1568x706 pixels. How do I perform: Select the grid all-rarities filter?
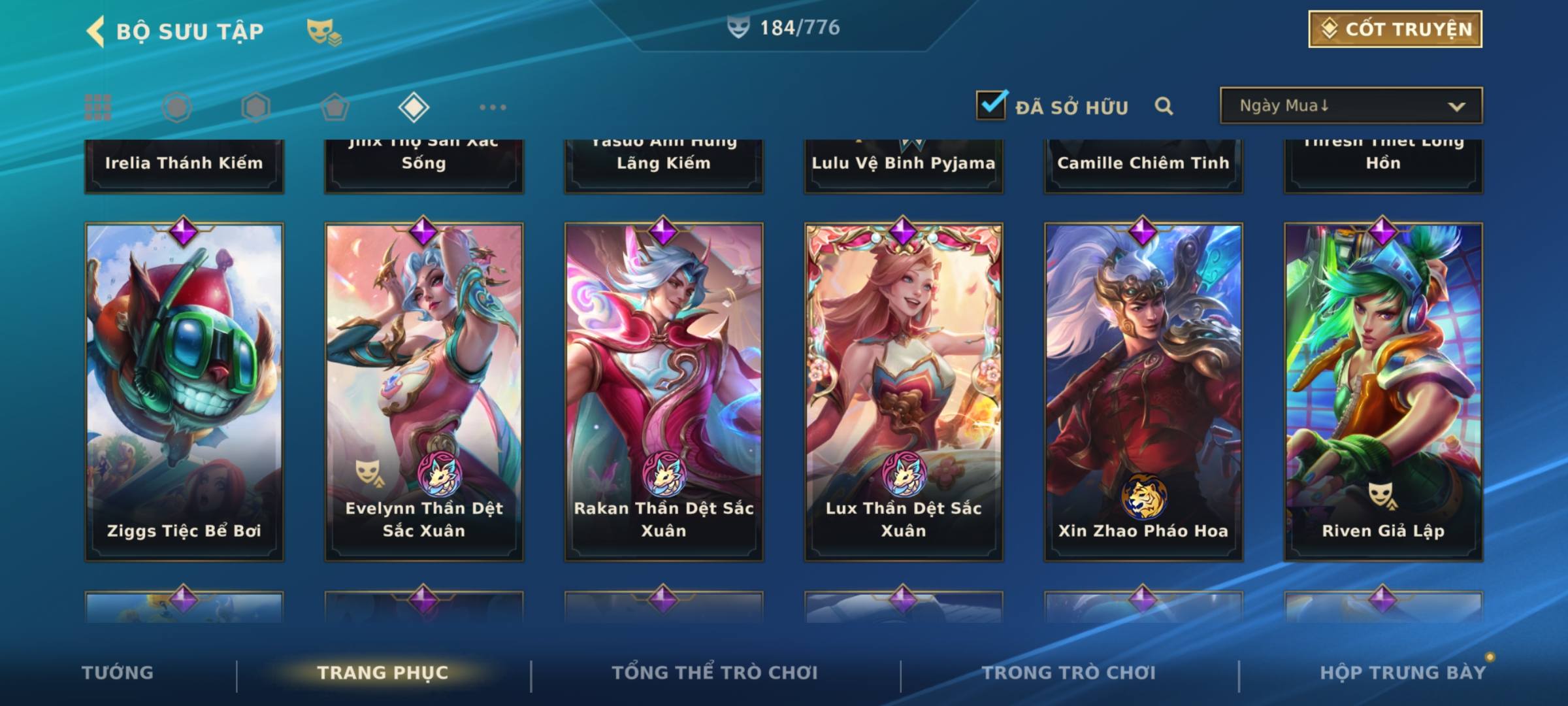(x=98, y=107)
